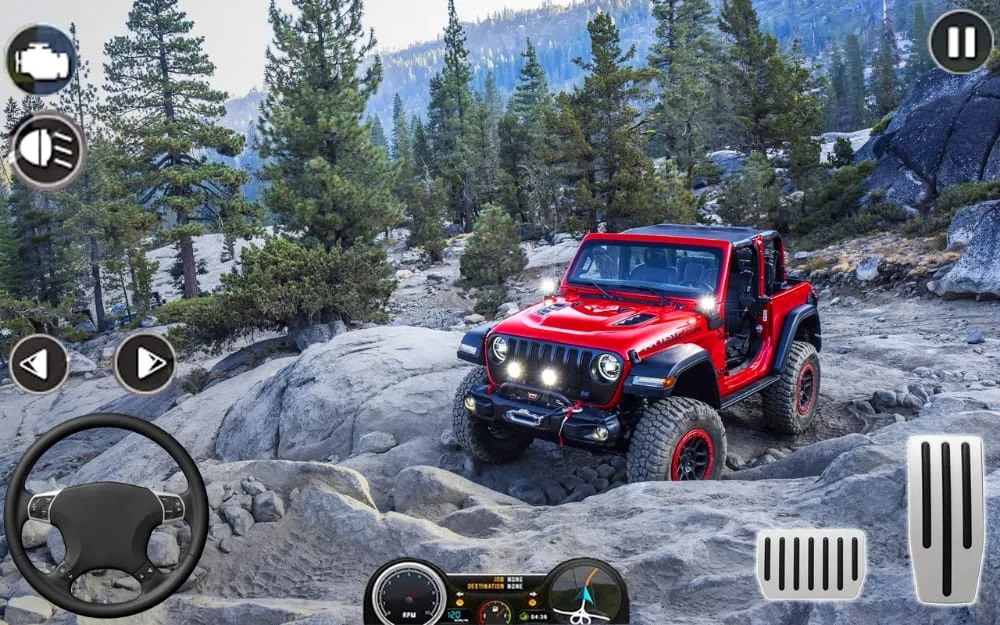
Task: Tap the left turn arrow button
Action: pos(38,363)
